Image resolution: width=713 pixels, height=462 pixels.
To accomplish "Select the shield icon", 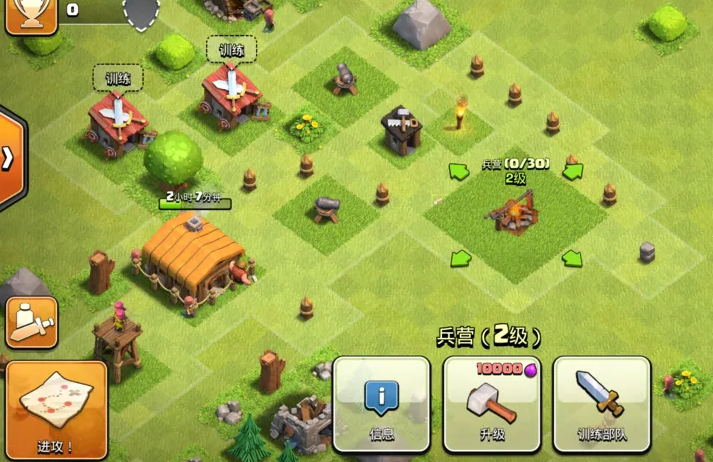I will tap(141, 12).
